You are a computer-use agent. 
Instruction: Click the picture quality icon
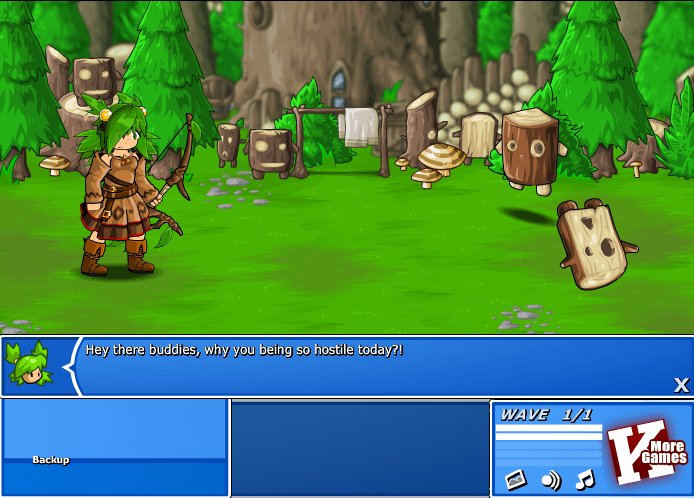pos(515,480)
